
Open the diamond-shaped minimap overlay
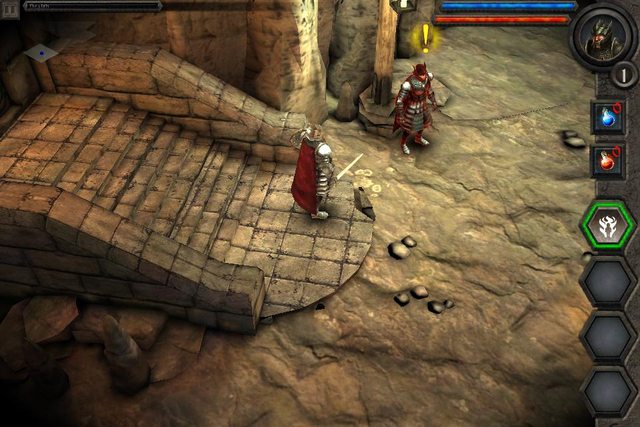click(41, 51)
